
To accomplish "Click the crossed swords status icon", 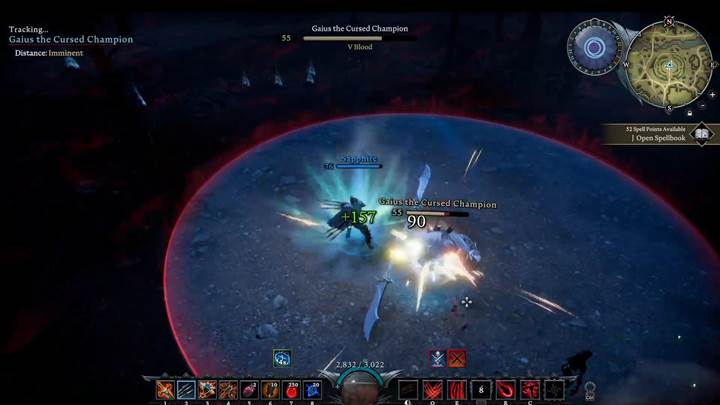I will pyautogui.click(x=457, y=357).
